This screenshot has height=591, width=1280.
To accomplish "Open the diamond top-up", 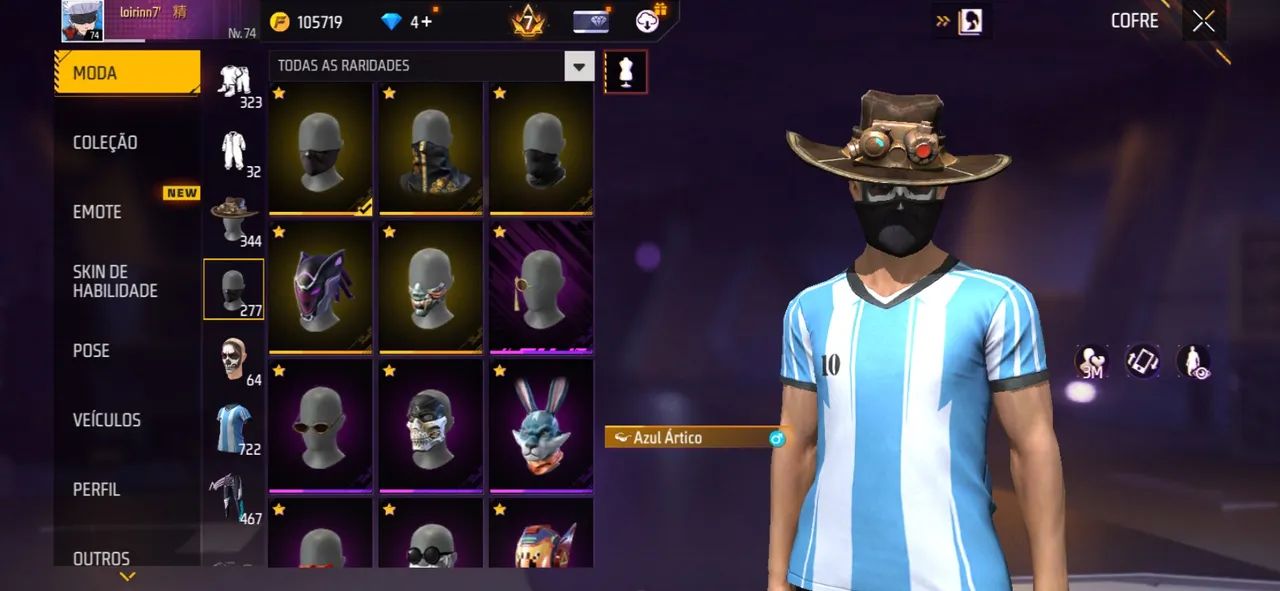I will (x=406, y=22).
